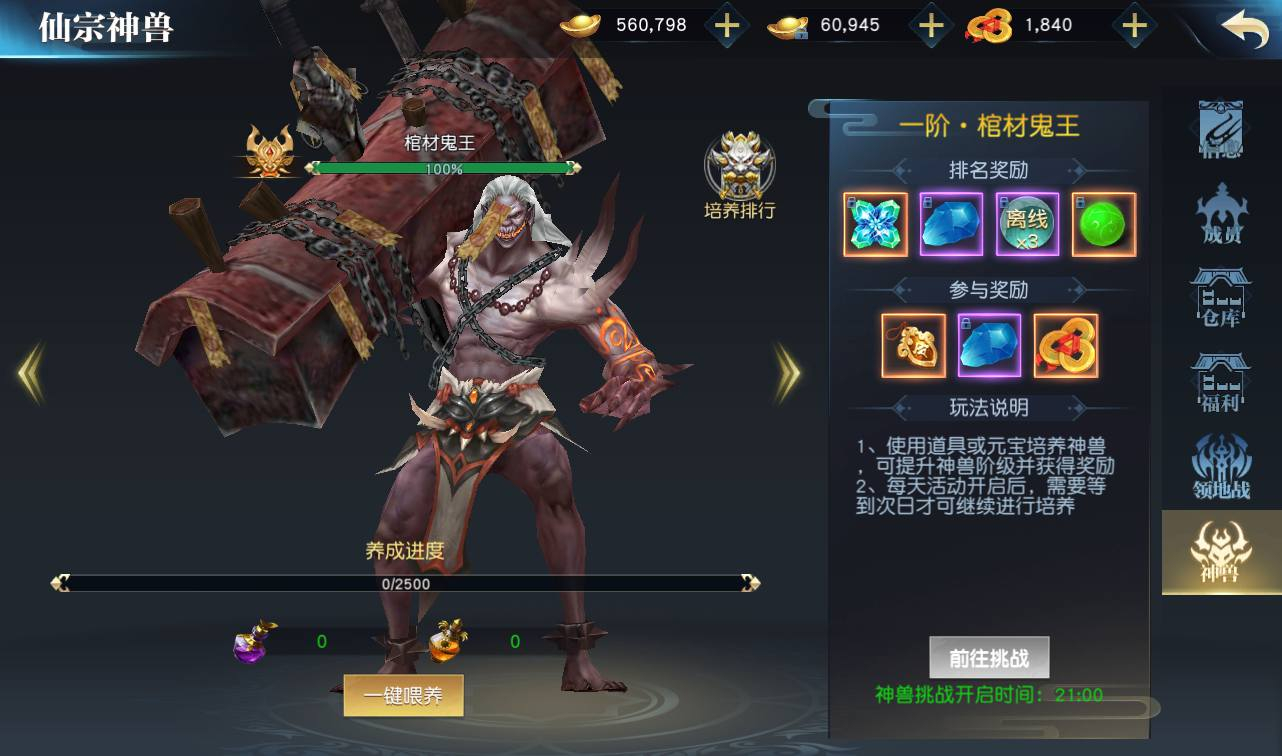Show the previous divine beast
1282x756 pixels.
point(30,373)
